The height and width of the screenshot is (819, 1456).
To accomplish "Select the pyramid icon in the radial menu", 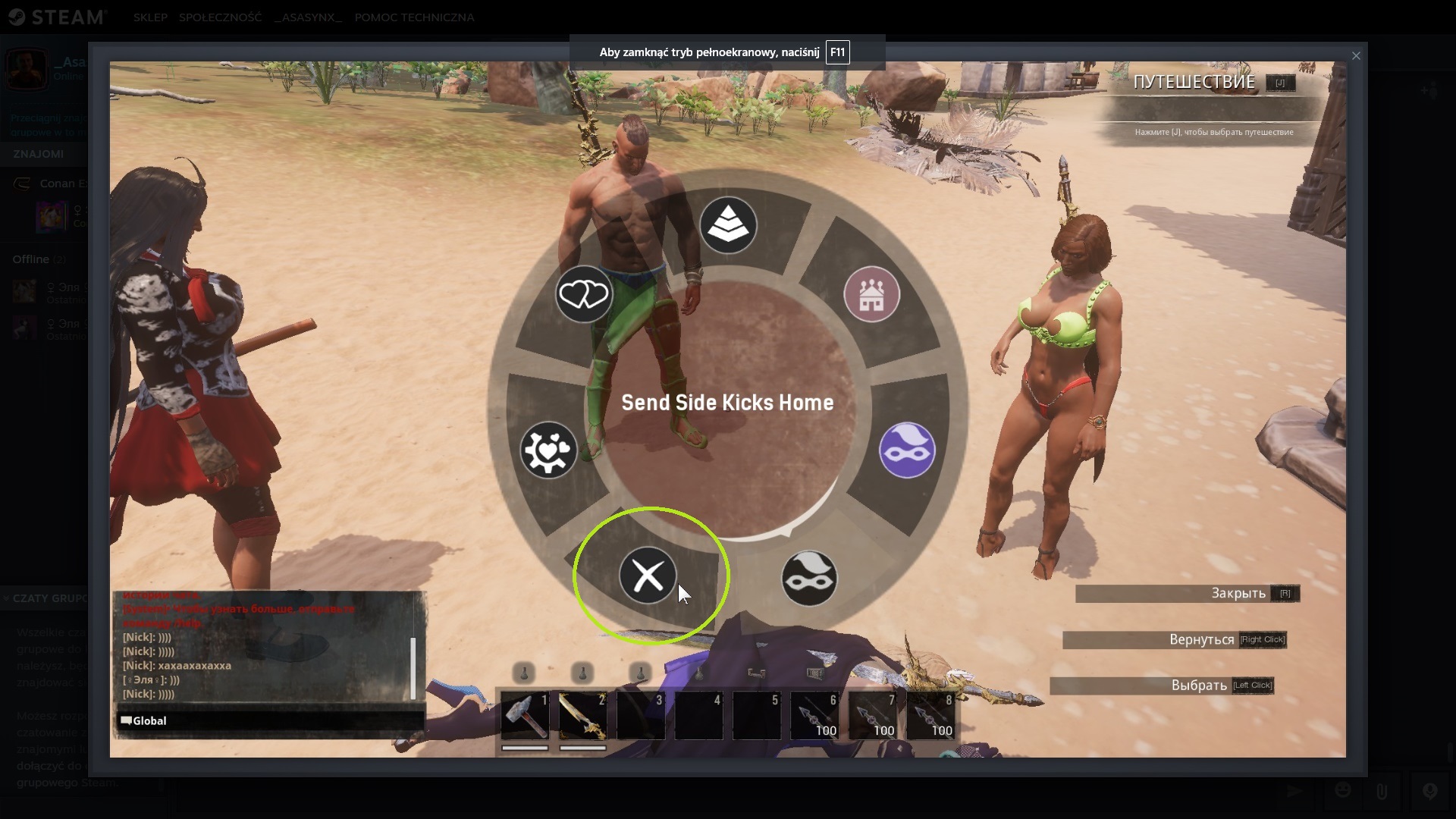I will (x=728, y=225).
